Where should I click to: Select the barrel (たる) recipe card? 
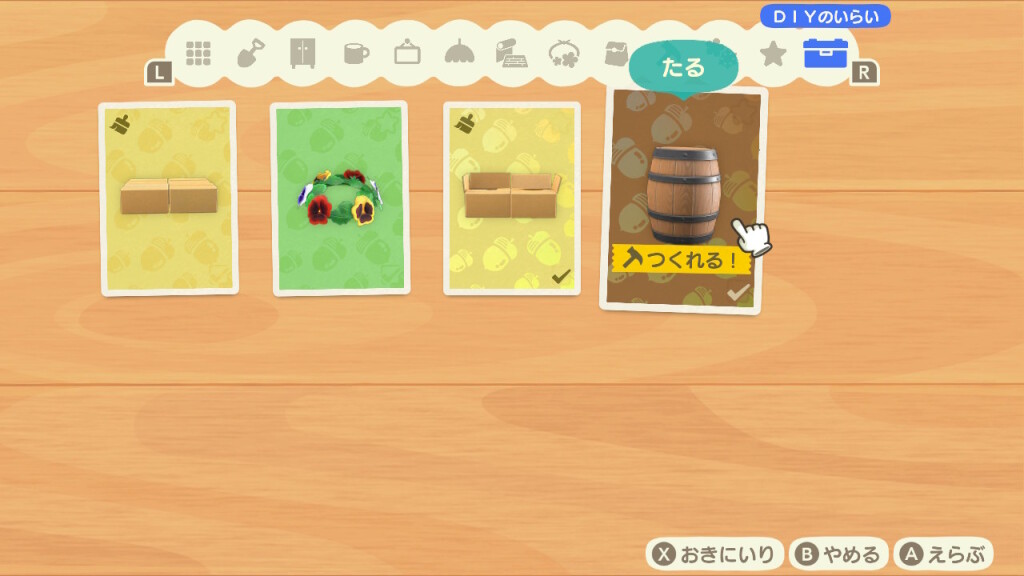click(x=683, y=200)
